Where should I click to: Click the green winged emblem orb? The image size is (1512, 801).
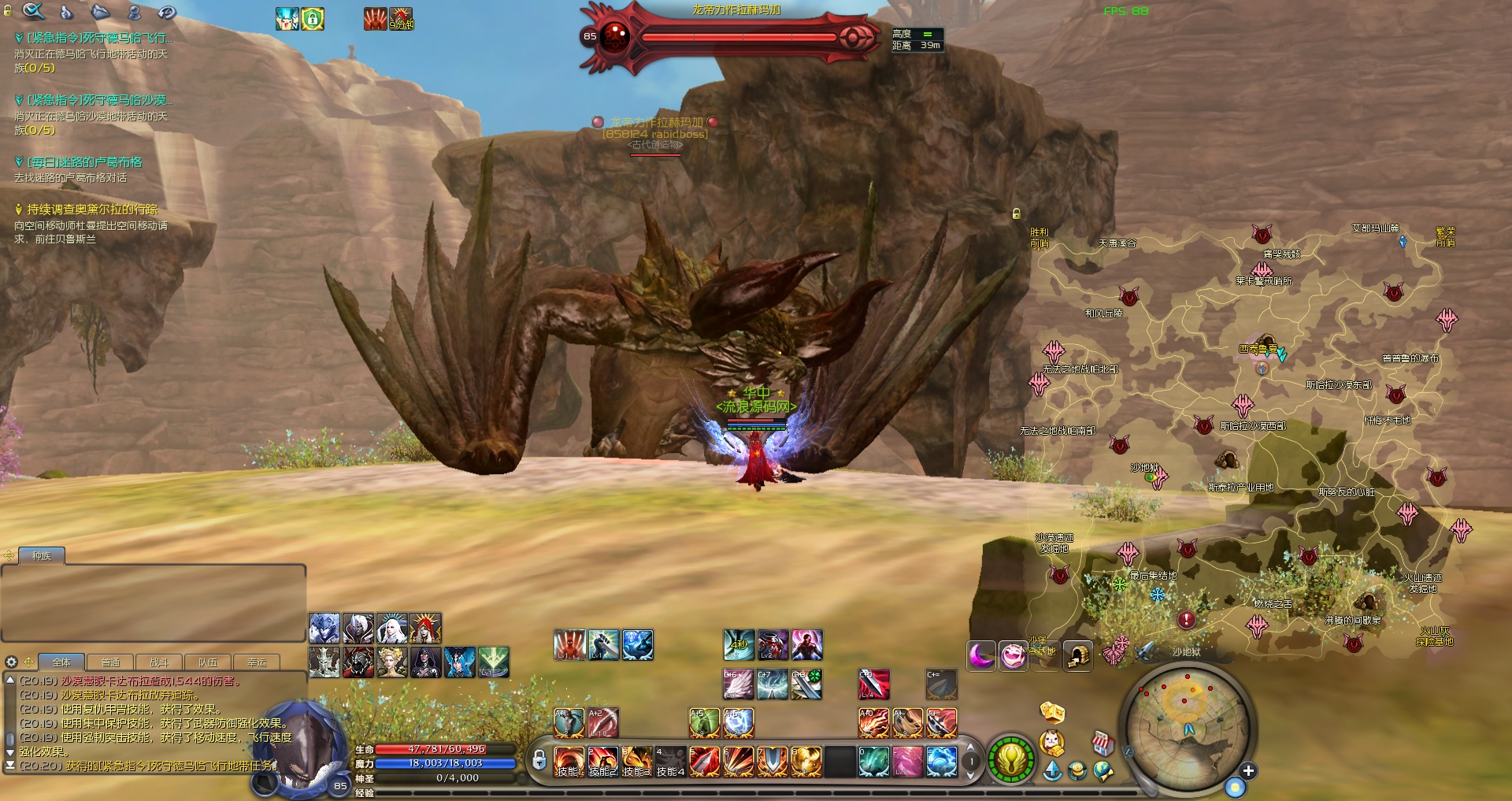tap(1011, 760)
